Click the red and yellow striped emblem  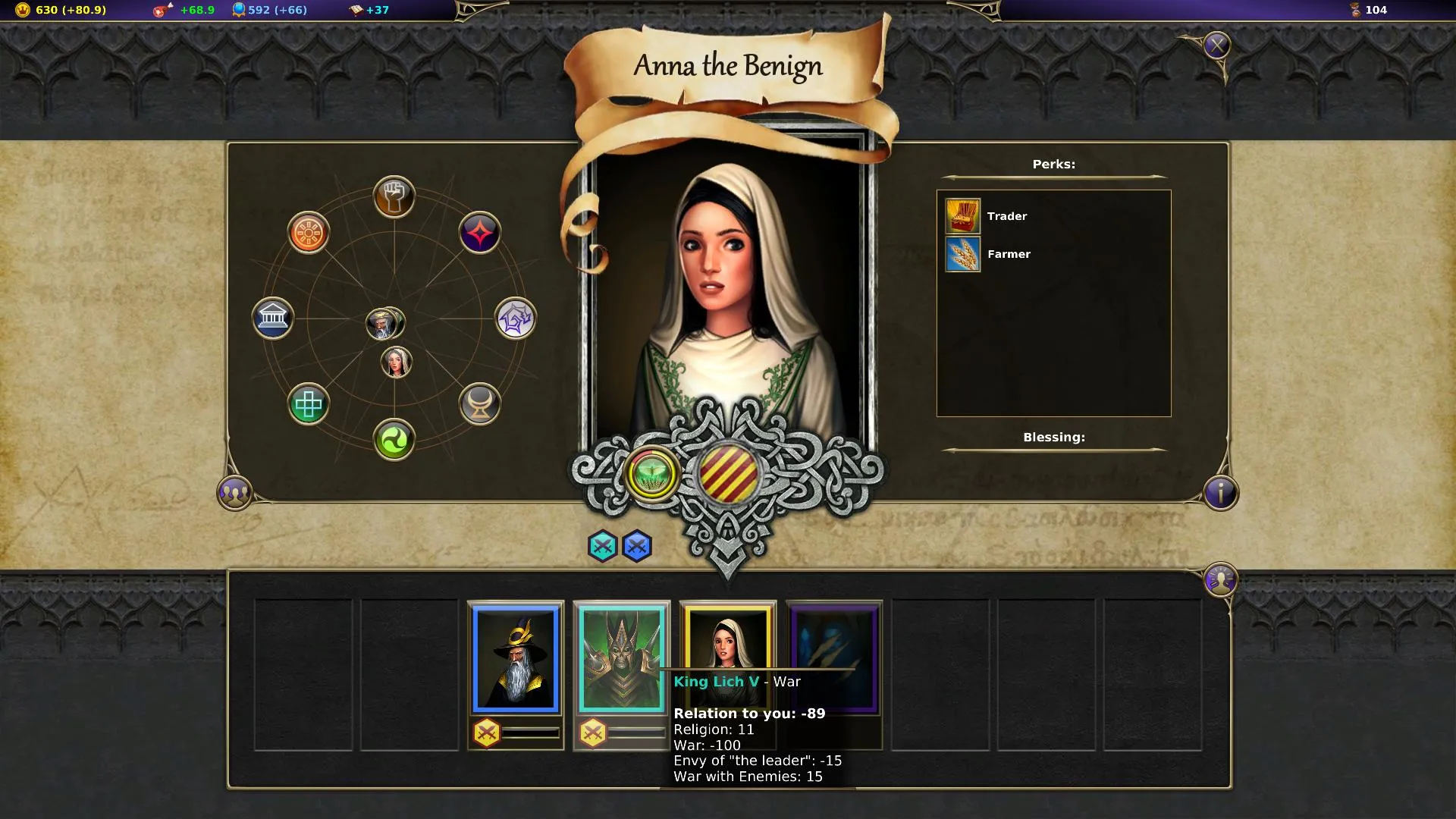pos(728,473)
